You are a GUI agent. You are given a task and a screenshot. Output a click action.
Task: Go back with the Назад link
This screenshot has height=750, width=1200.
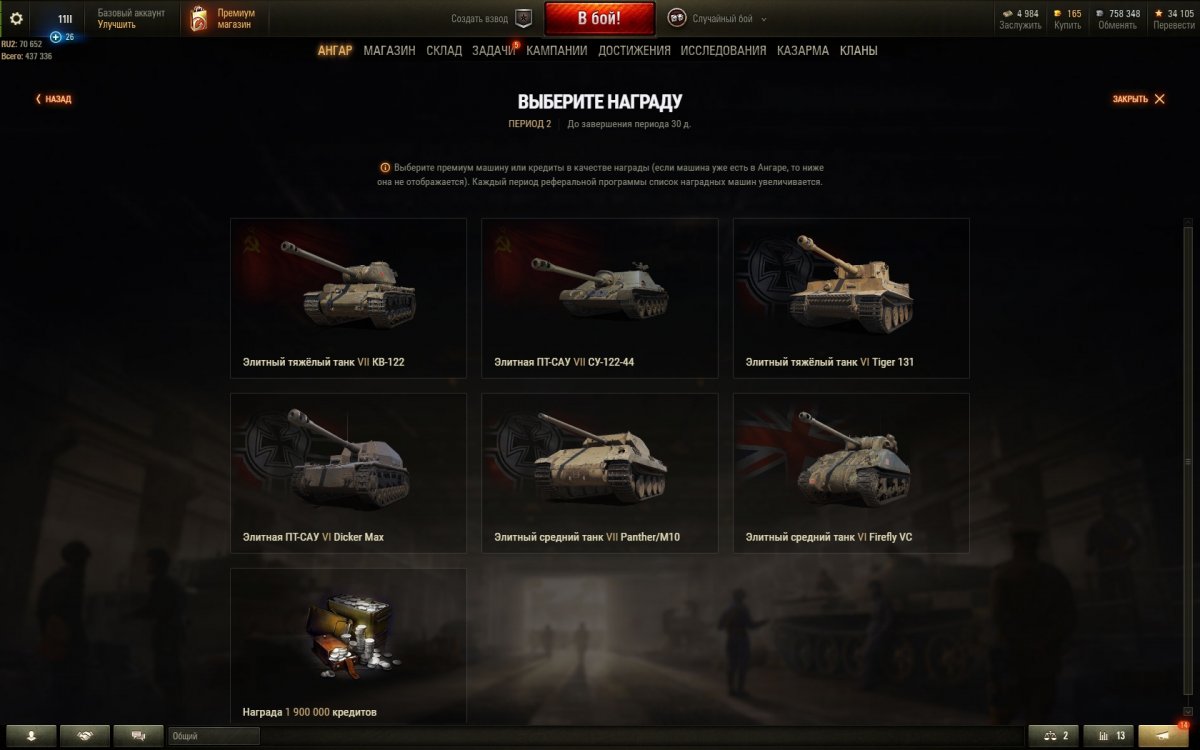[x=54, y=99]
